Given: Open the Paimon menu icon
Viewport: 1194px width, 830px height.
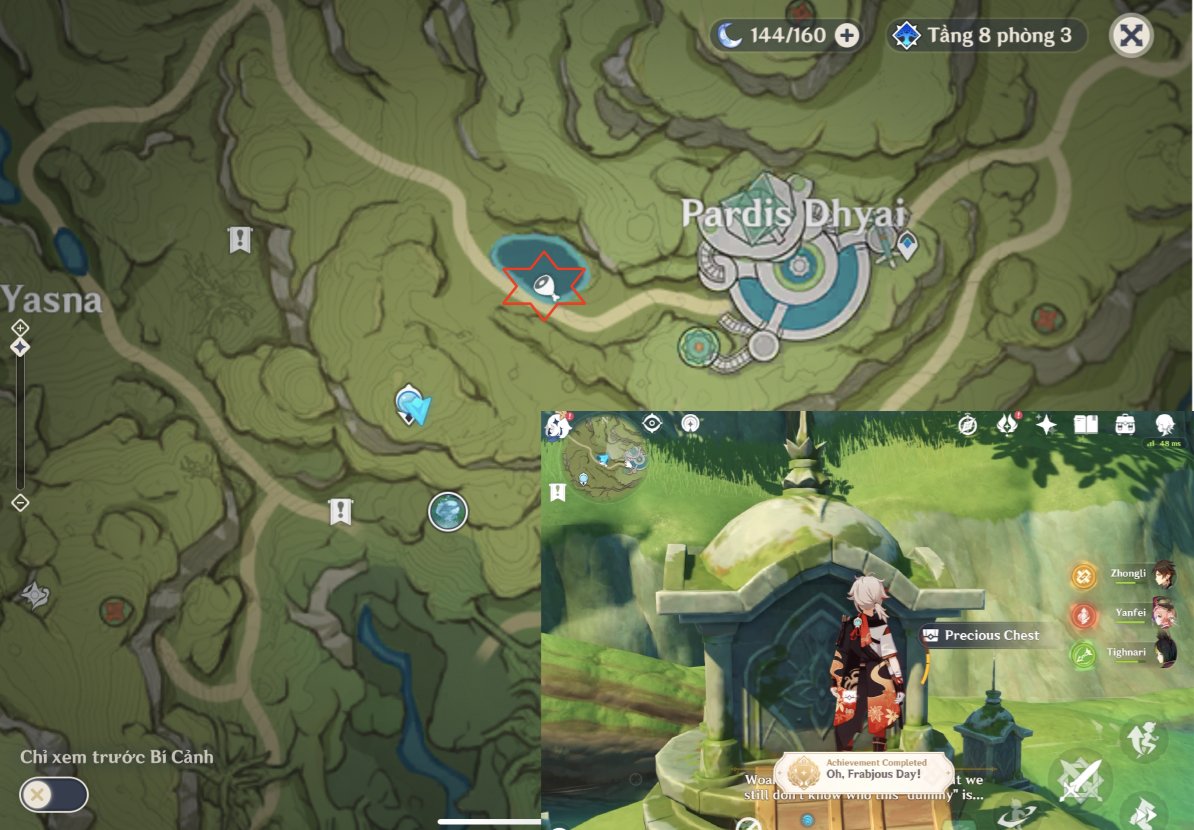Looking at the screenshot, I should pos(557,426).
